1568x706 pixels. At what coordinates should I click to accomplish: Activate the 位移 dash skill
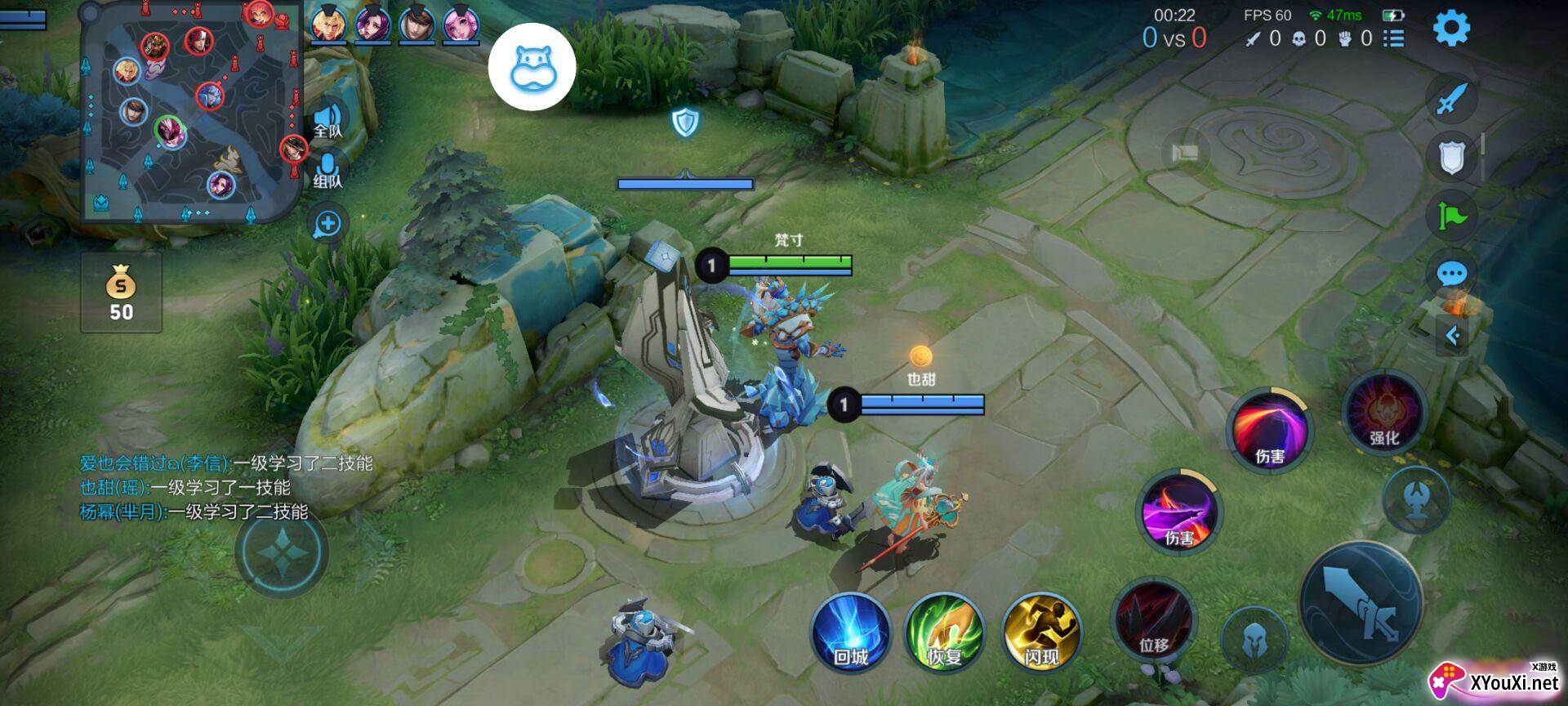1153,619
